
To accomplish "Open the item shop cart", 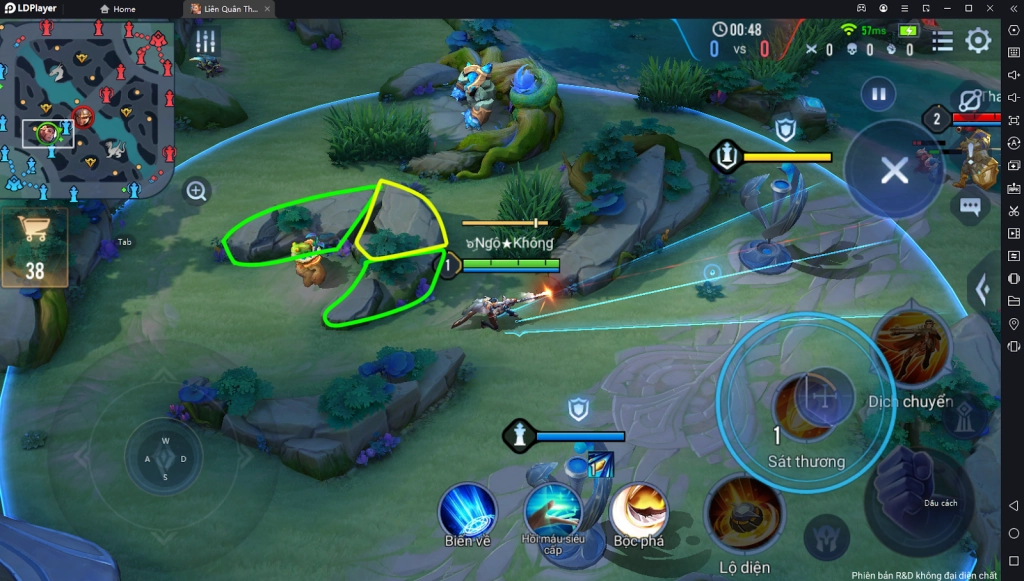I will pos(35,247).
